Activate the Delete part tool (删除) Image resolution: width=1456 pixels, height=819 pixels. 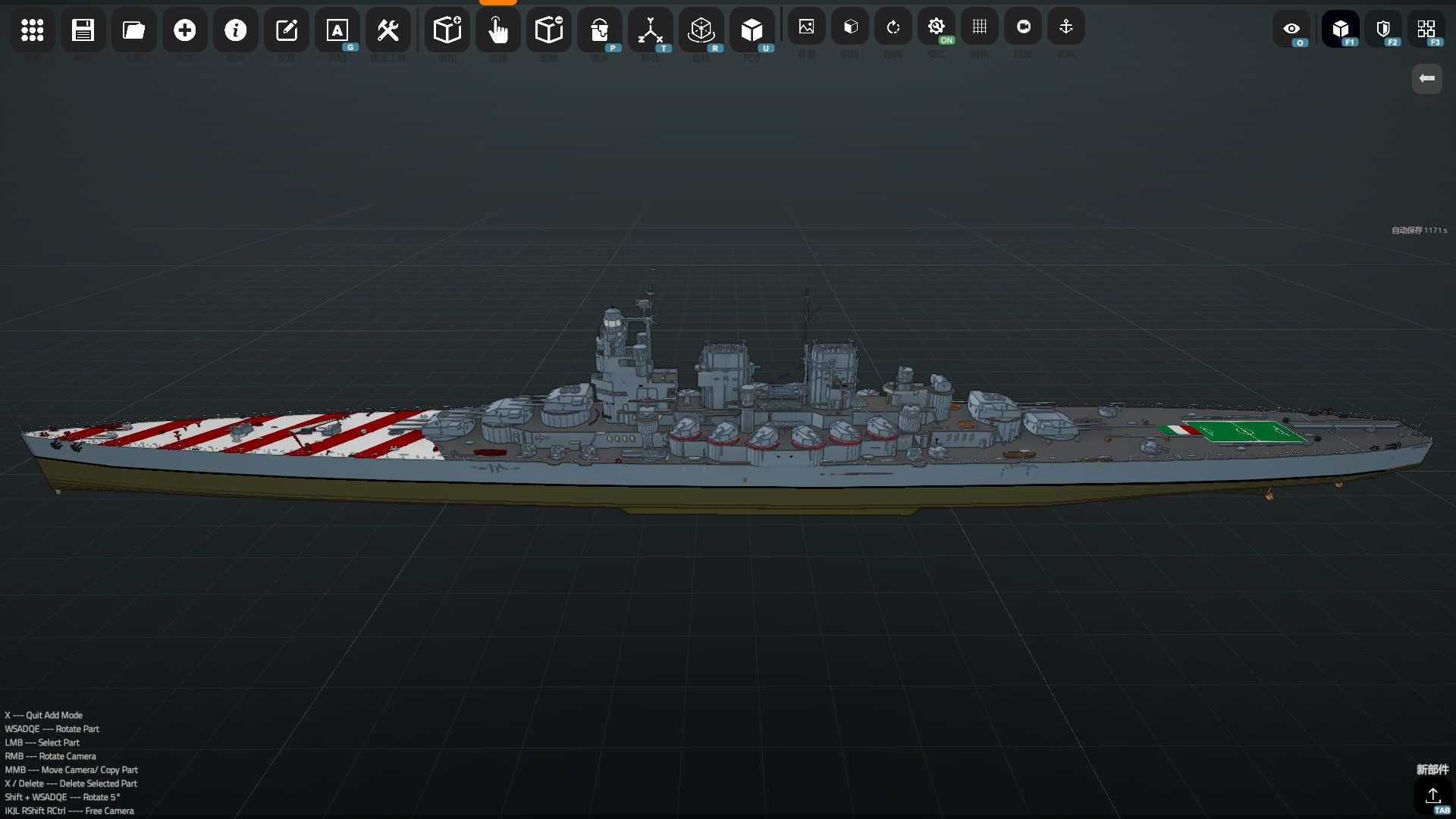pos(549,30)
